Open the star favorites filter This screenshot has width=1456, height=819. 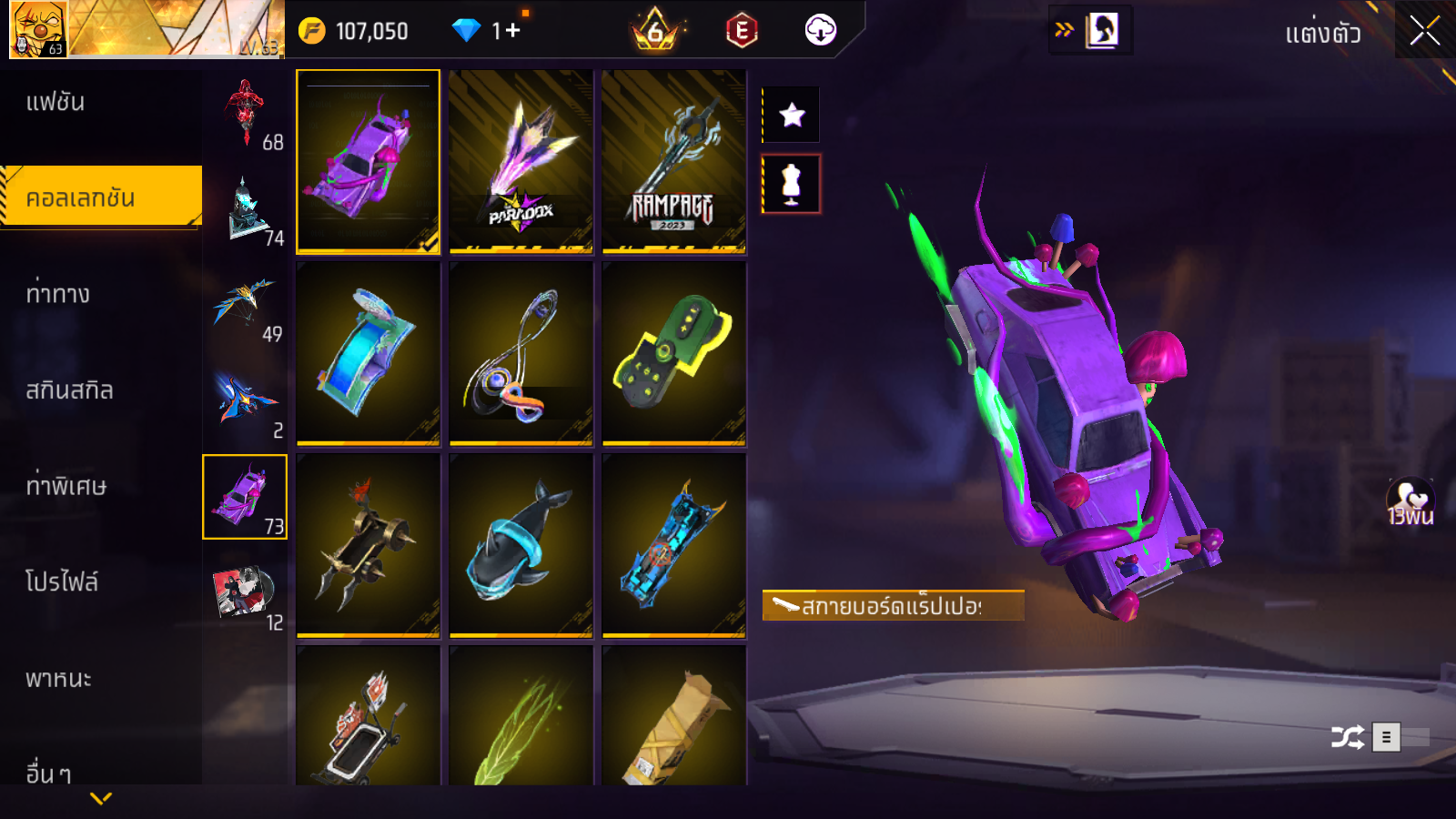[x=792, y=115]
